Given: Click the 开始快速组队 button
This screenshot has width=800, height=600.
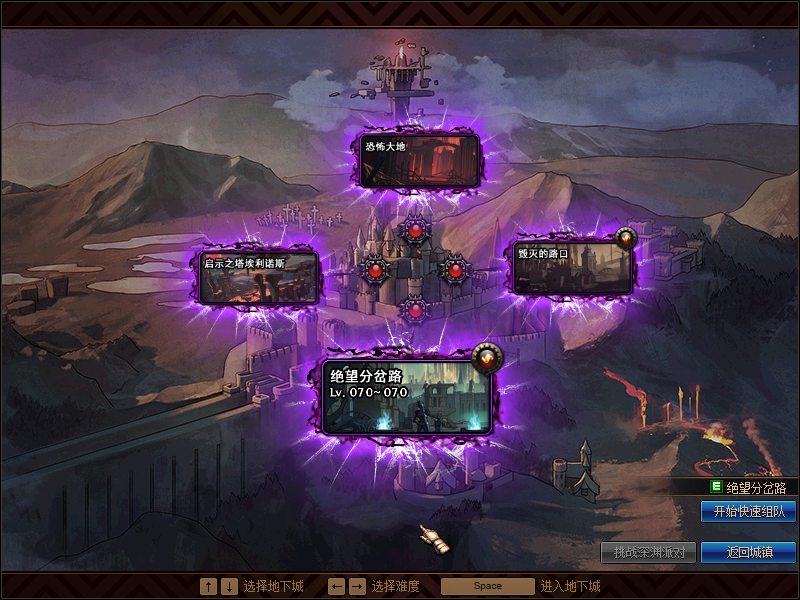Looking at the screenshot, I should (748, 511).
